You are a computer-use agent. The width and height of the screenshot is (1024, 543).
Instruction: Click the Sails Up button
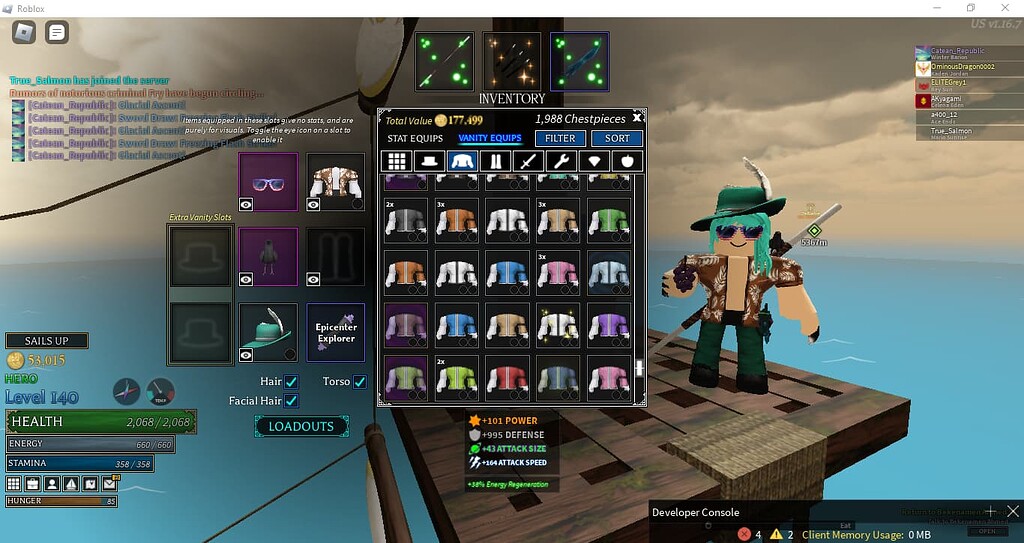click(x=46, y=340)
